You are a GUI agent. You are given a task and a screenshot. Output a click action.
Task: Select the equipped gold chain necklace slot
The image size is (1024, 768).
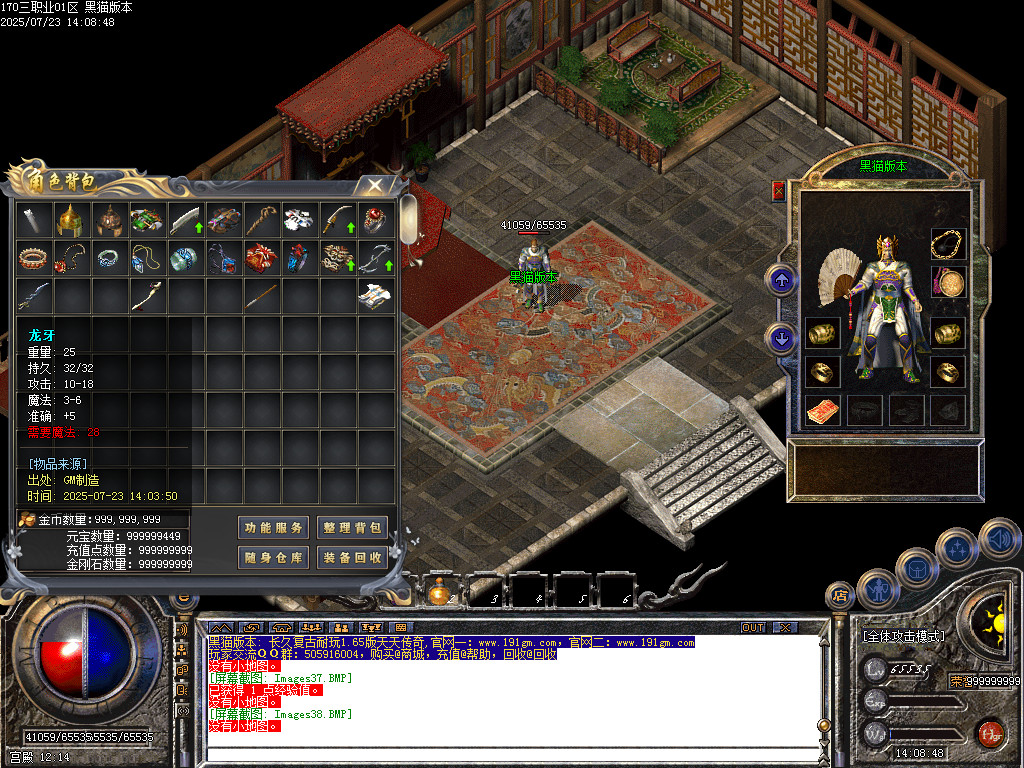[x=948, y=243]
